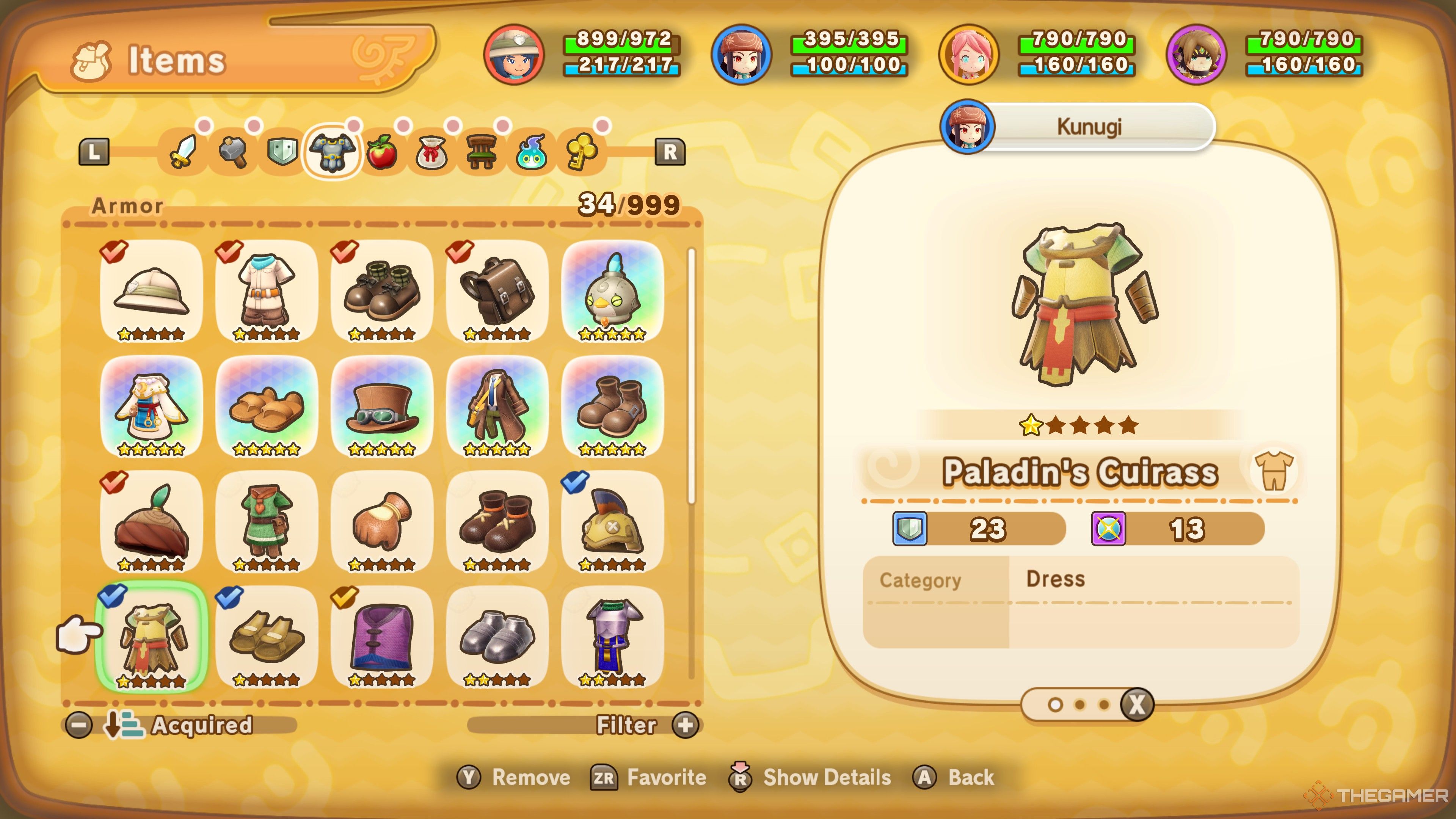Show the wooden chair furniture tab
This screenshot has width=1456, height=819.
tap(481, 152)
